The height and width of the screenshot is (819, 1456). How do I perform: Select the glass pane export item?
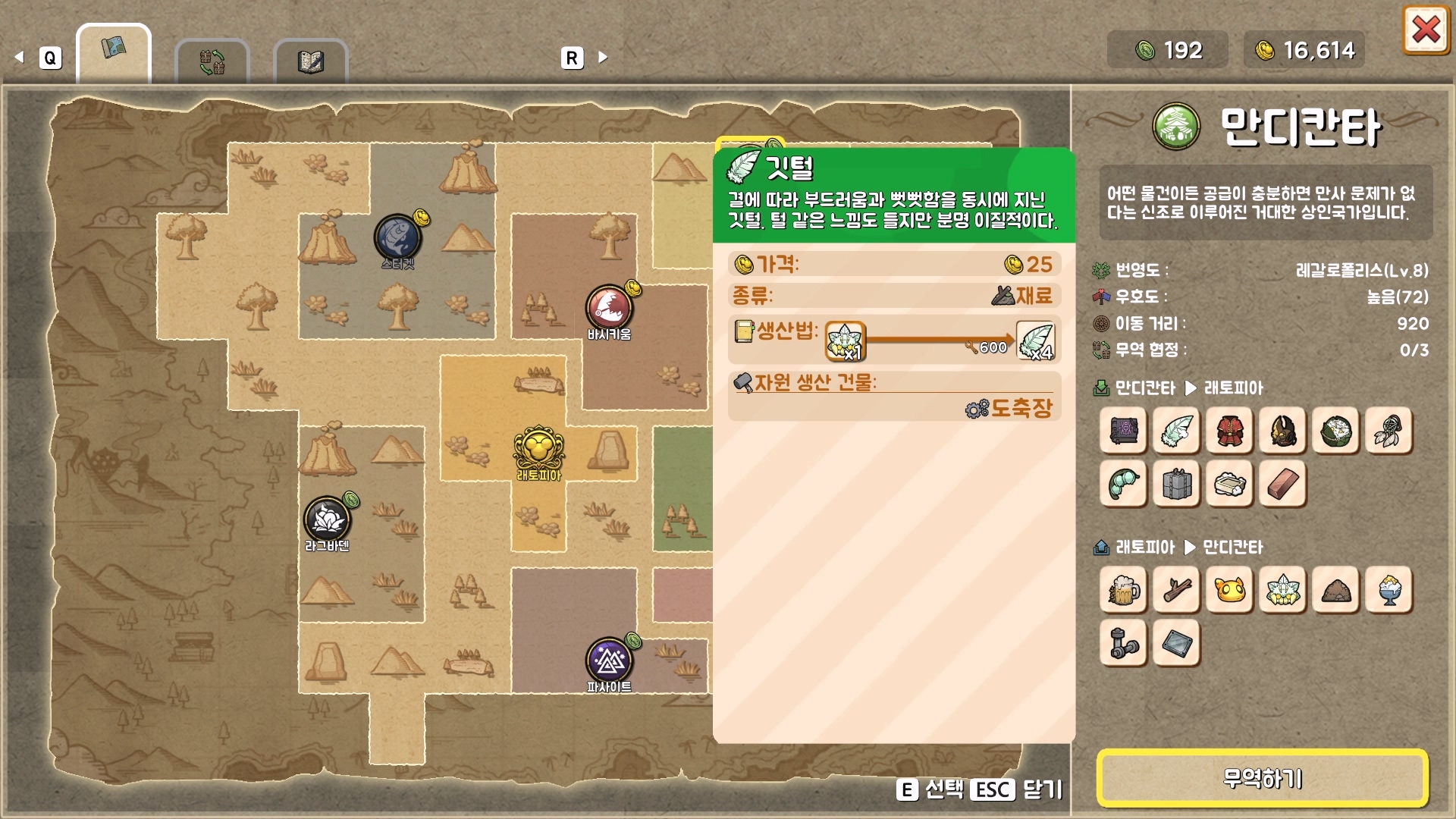coord(1176,643)
